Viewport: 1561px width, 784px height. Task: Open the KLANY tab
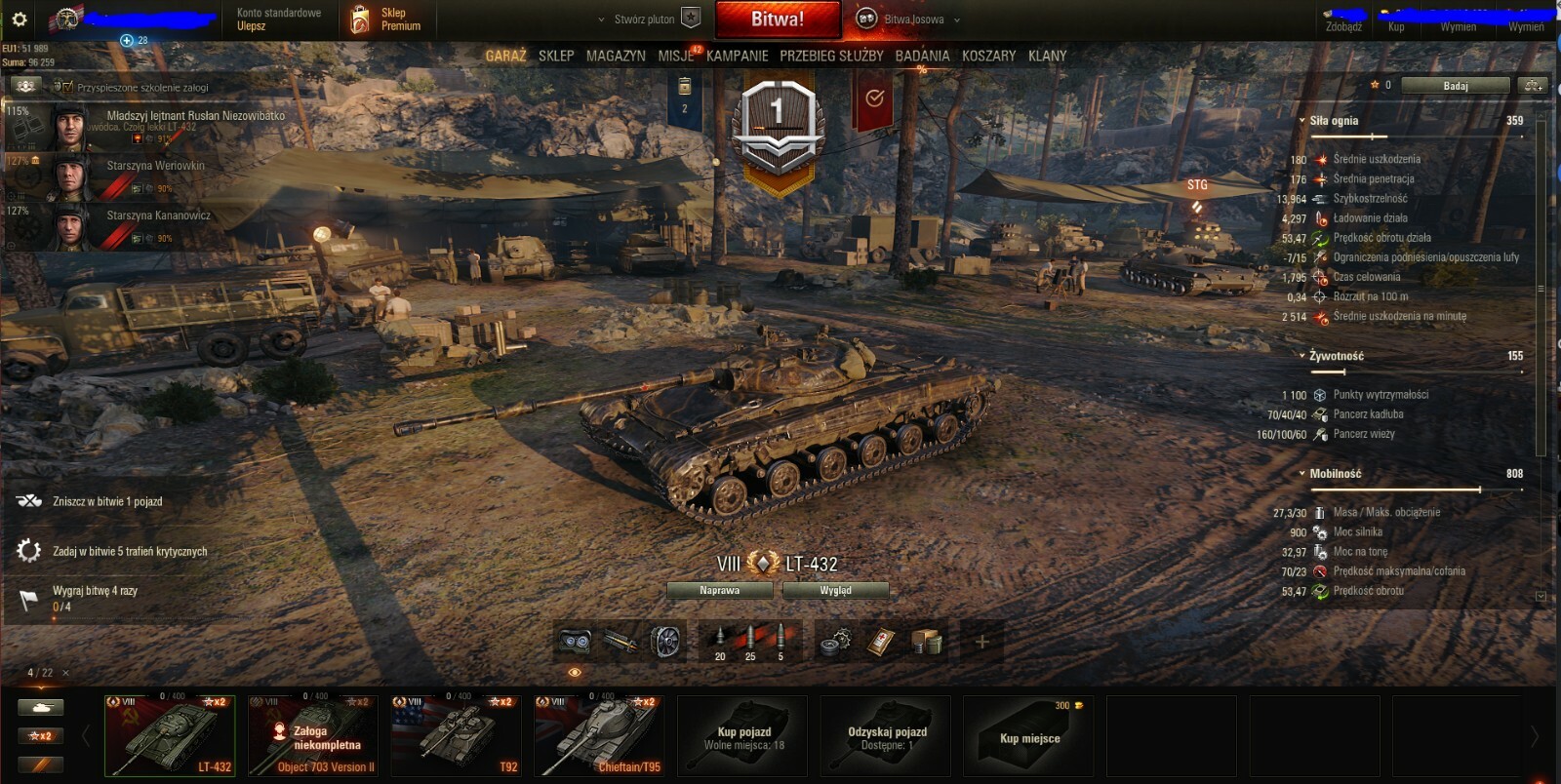coord(1047,56)
